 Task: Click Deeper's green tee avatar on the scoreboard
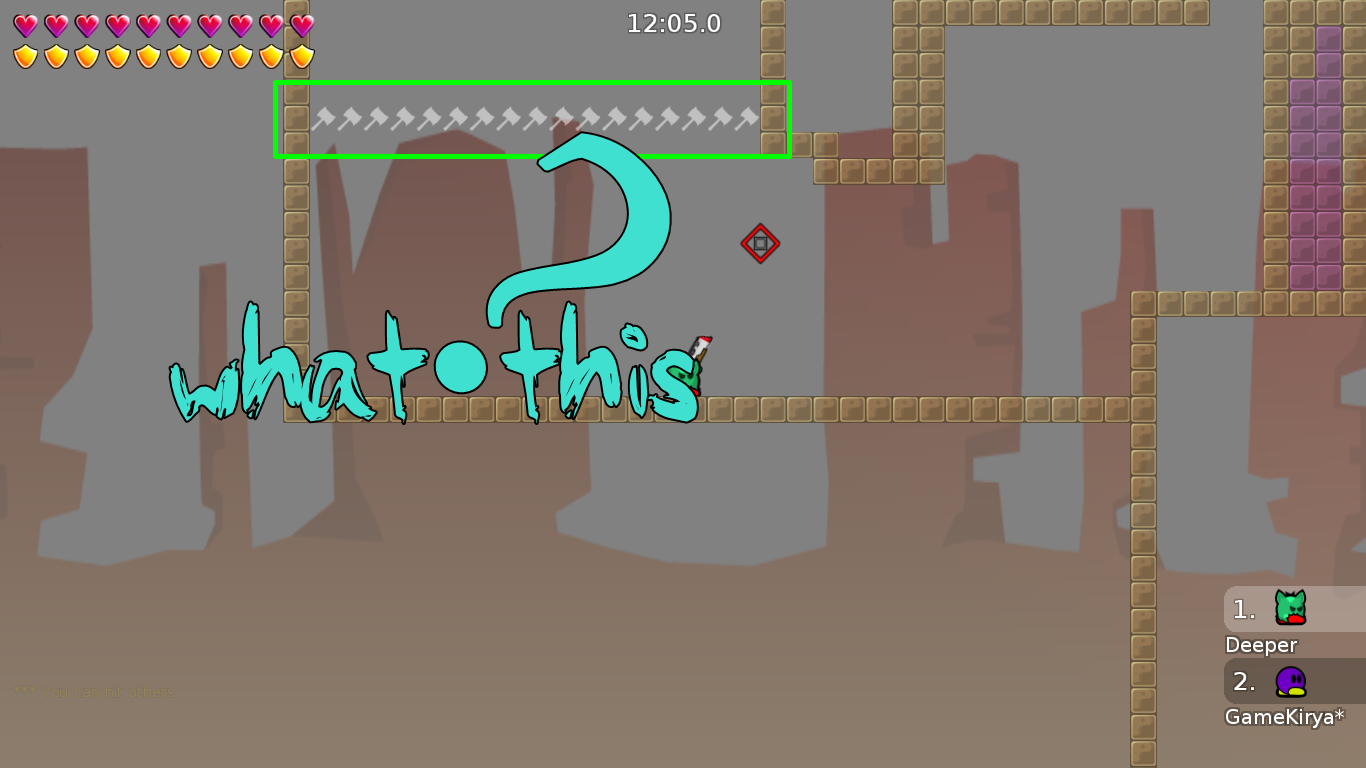click(x=1289, y=609)
